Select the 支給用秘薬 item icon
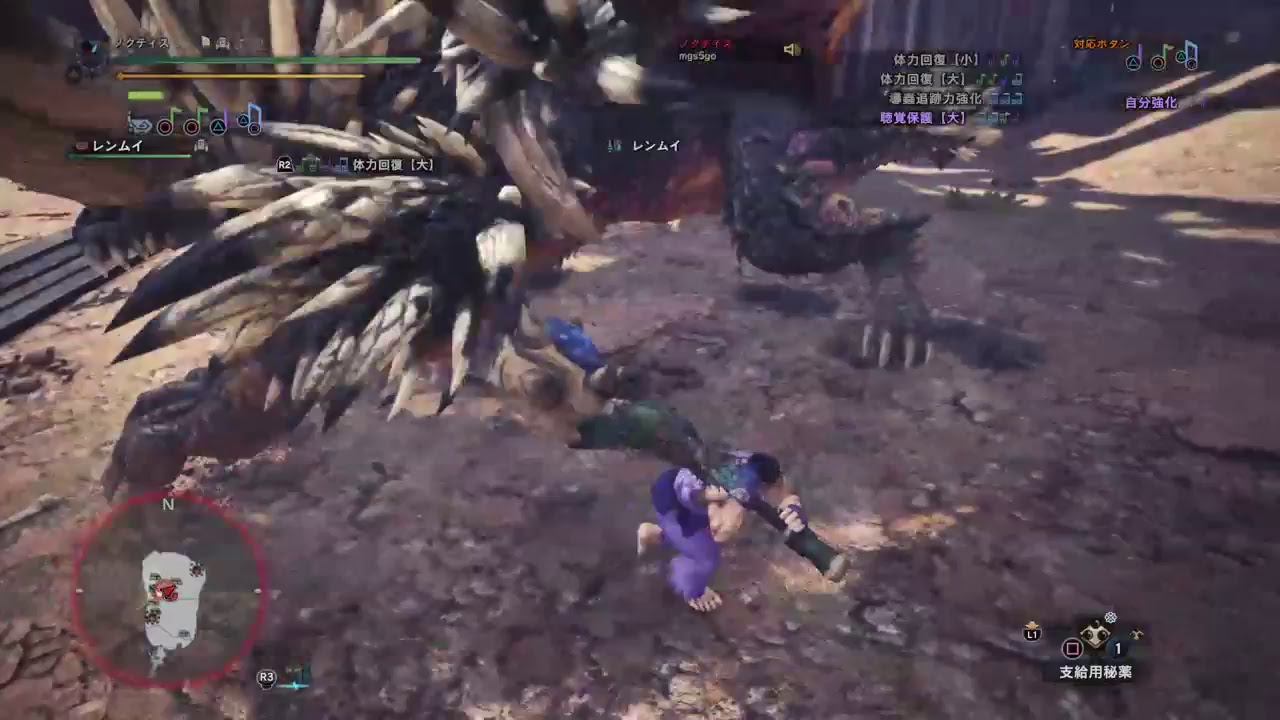The width and height of the screenshot is (1280, 720). [x=1095, y=635]
